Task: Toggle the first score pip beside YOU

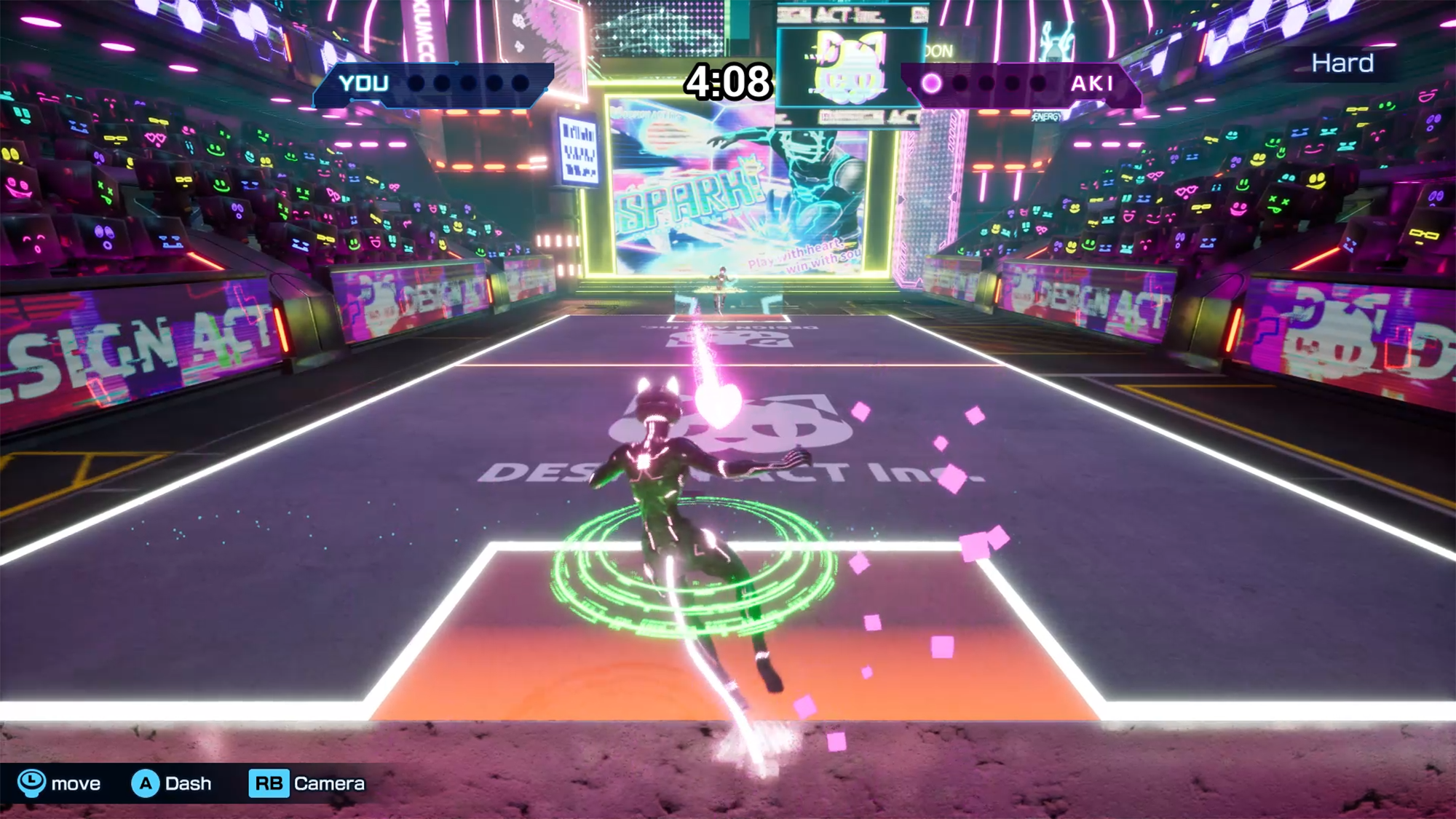Action: coord(416,82)
